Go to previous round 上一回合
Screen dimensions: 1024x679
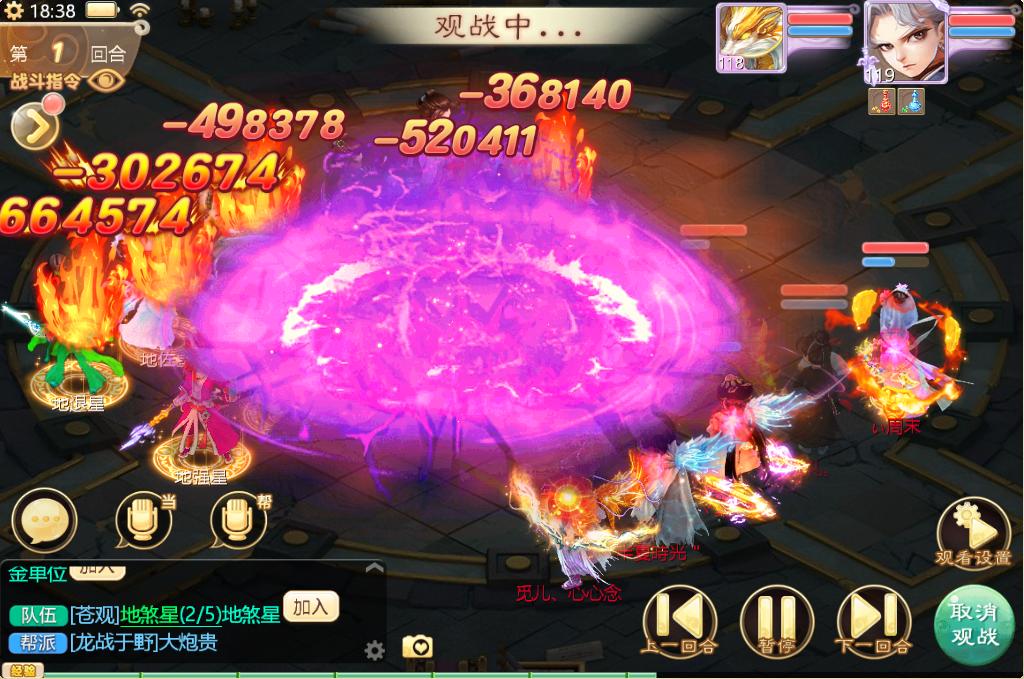(x=680, y=619)
